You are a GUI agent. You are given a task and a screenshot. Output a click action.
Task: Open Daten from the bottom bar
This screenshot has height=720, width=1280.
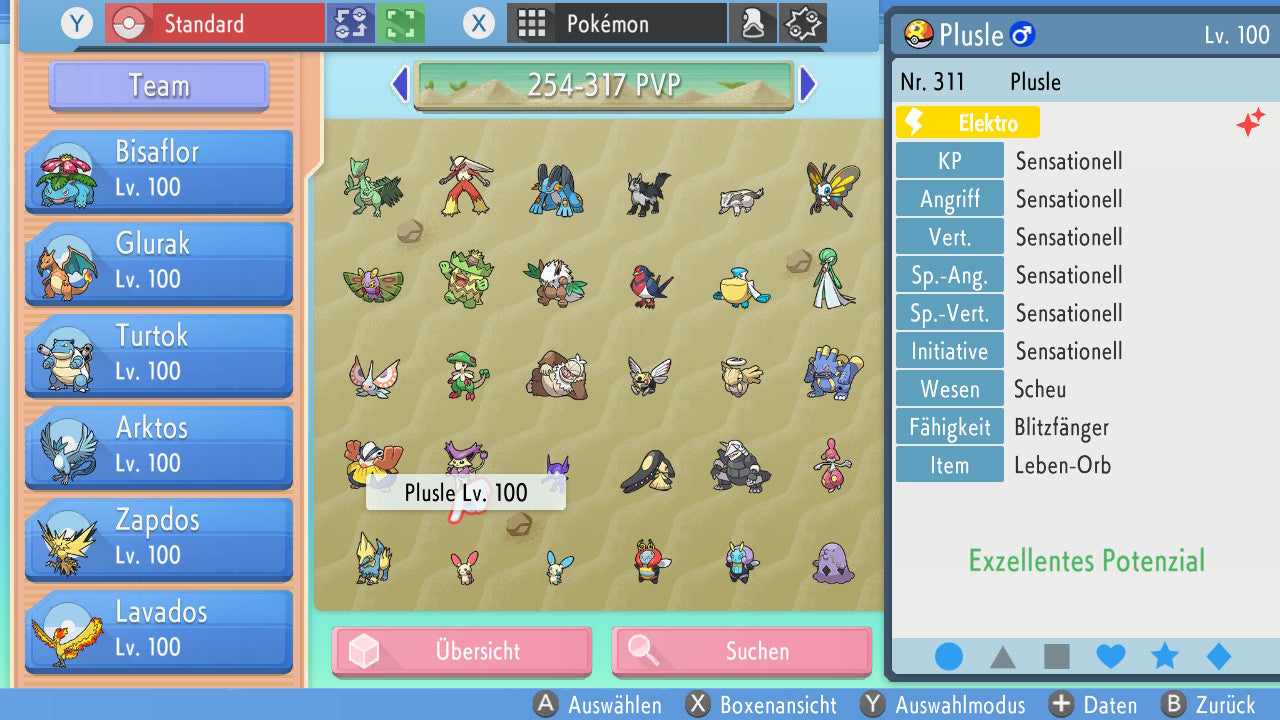[x=1094, y=705]
